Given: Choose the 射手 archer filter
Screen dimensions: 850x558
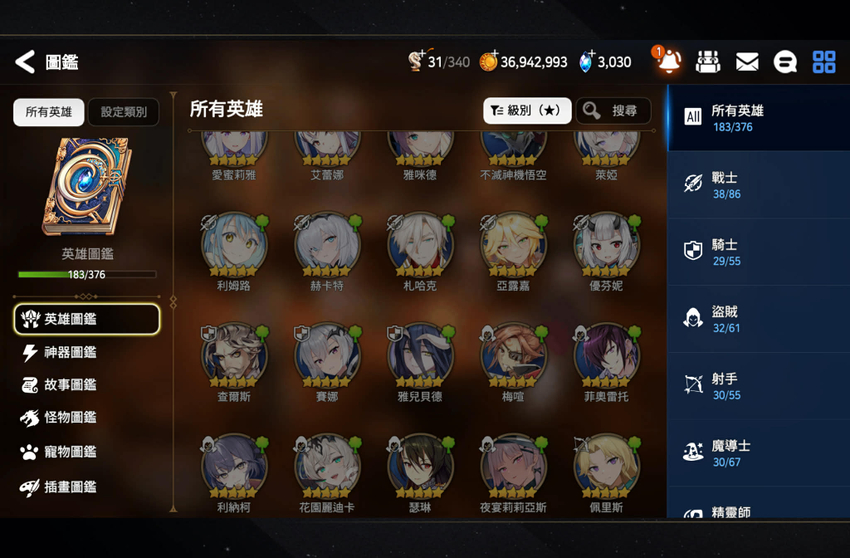Looking at the screenshot, I should (x=758, y=386).
